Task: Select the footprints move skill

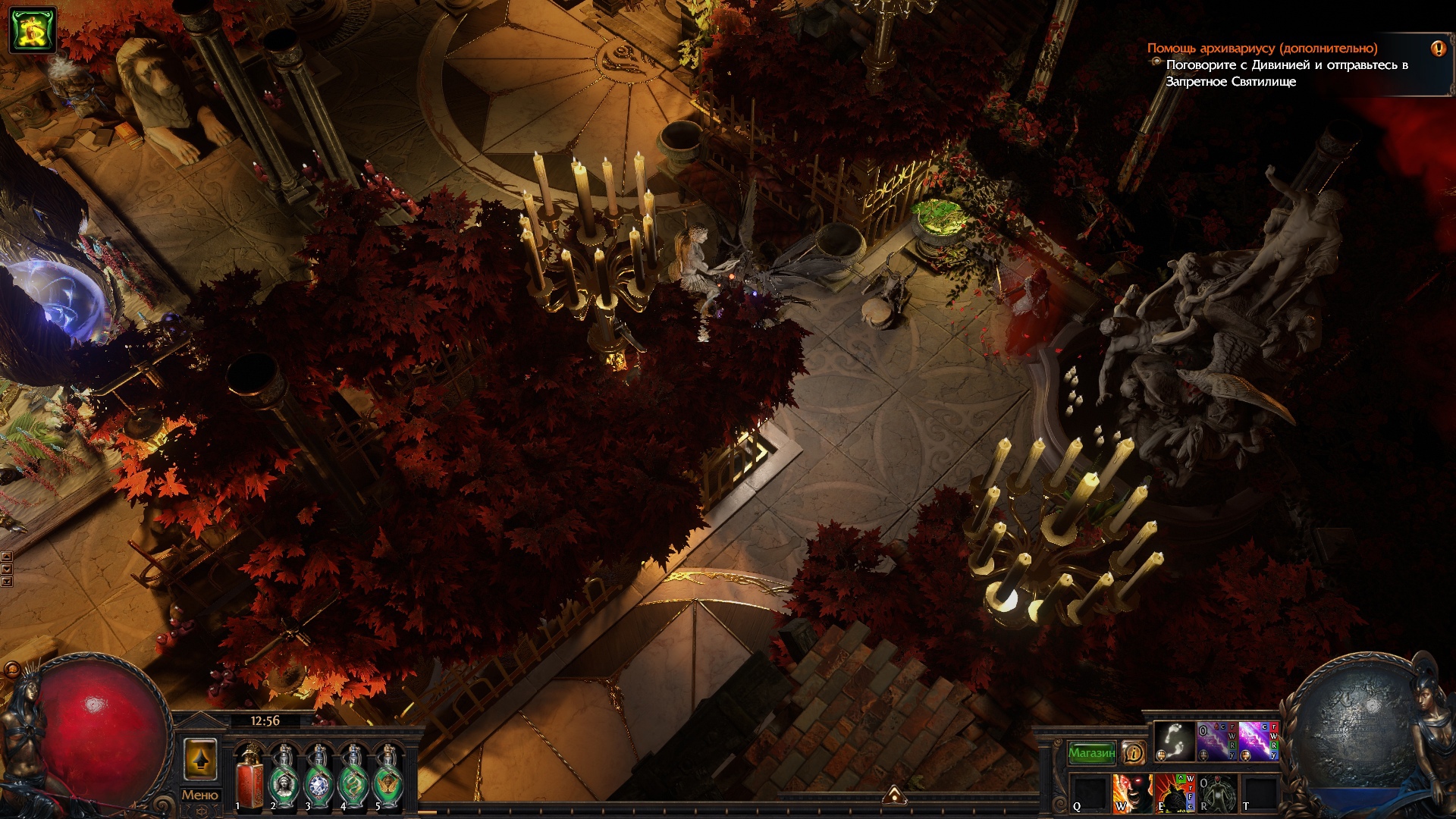Action: pyautogui.click(x=1174, y=741)
